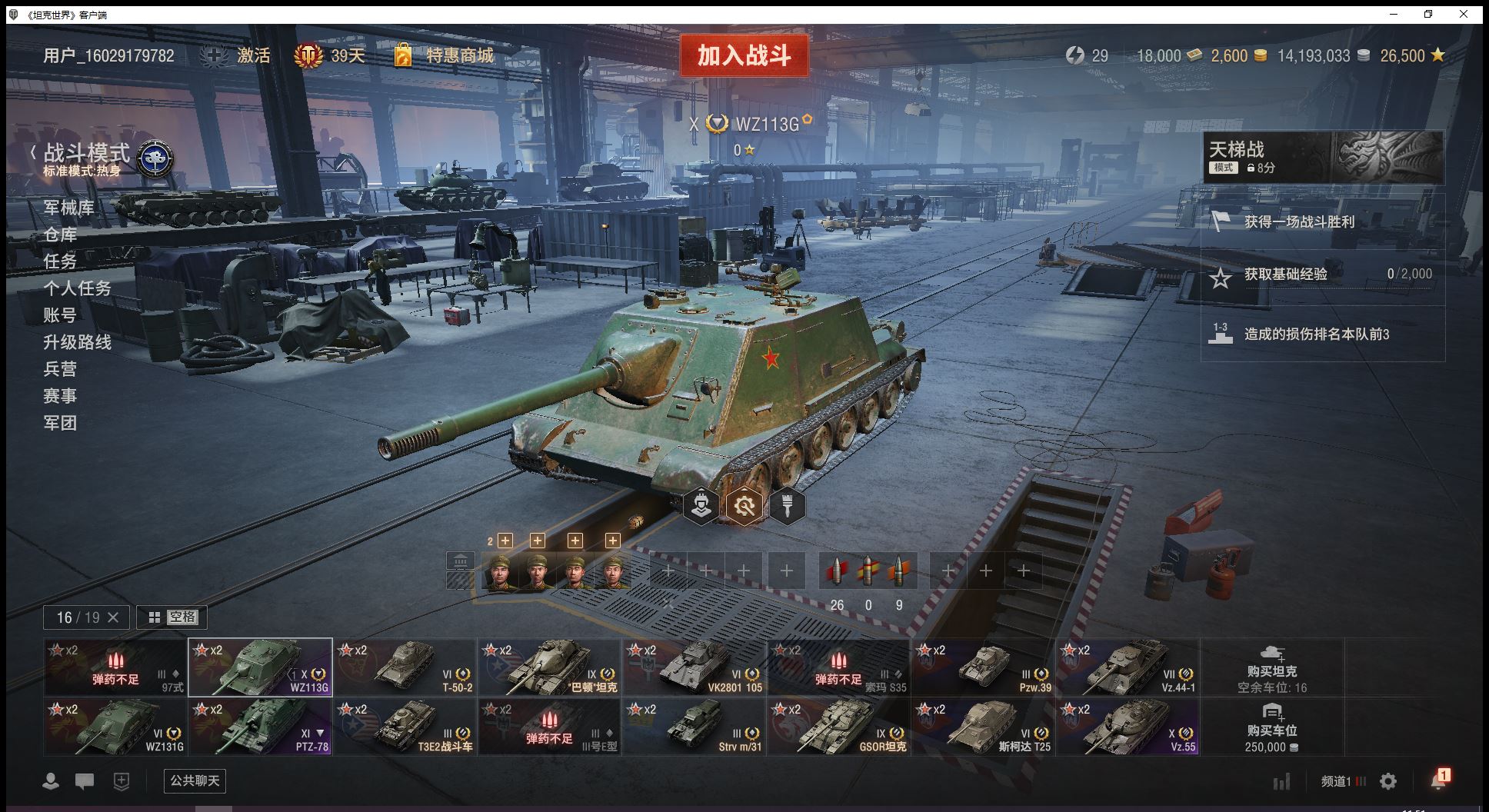Click 购买车位 to buy a garage slot
The height and width of the screenshot is (812, 1489).
pos(1272,726)
